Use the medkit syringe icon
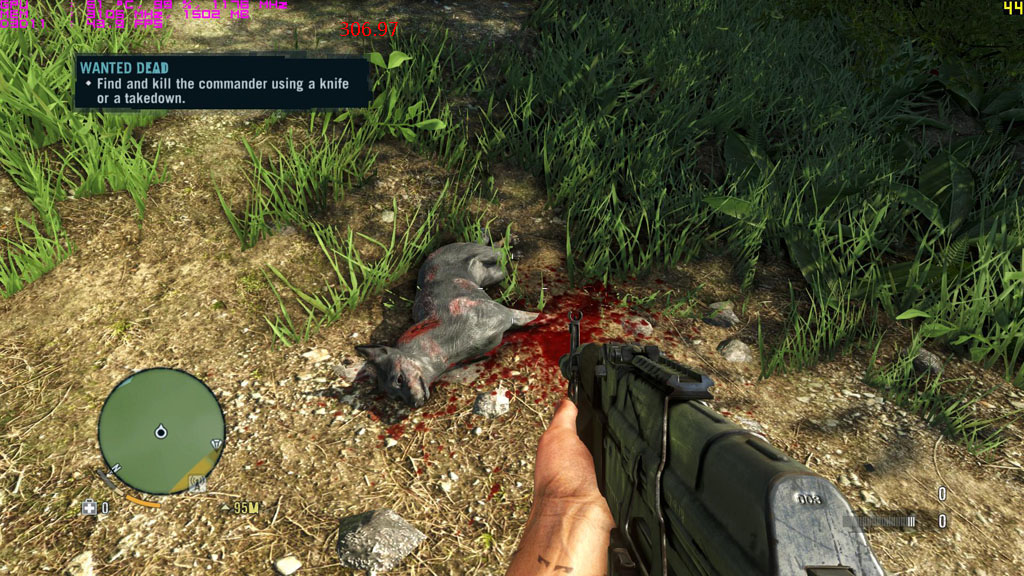1024x576 pixels. [89, 508]
